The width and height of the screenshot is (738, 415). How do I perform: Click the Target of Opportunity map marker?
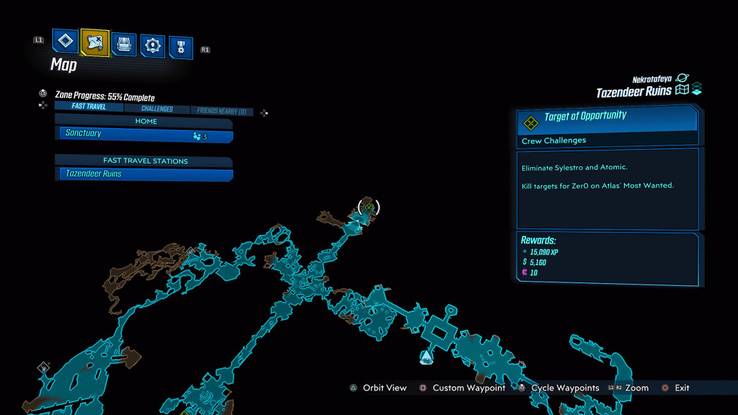point(369,208)
